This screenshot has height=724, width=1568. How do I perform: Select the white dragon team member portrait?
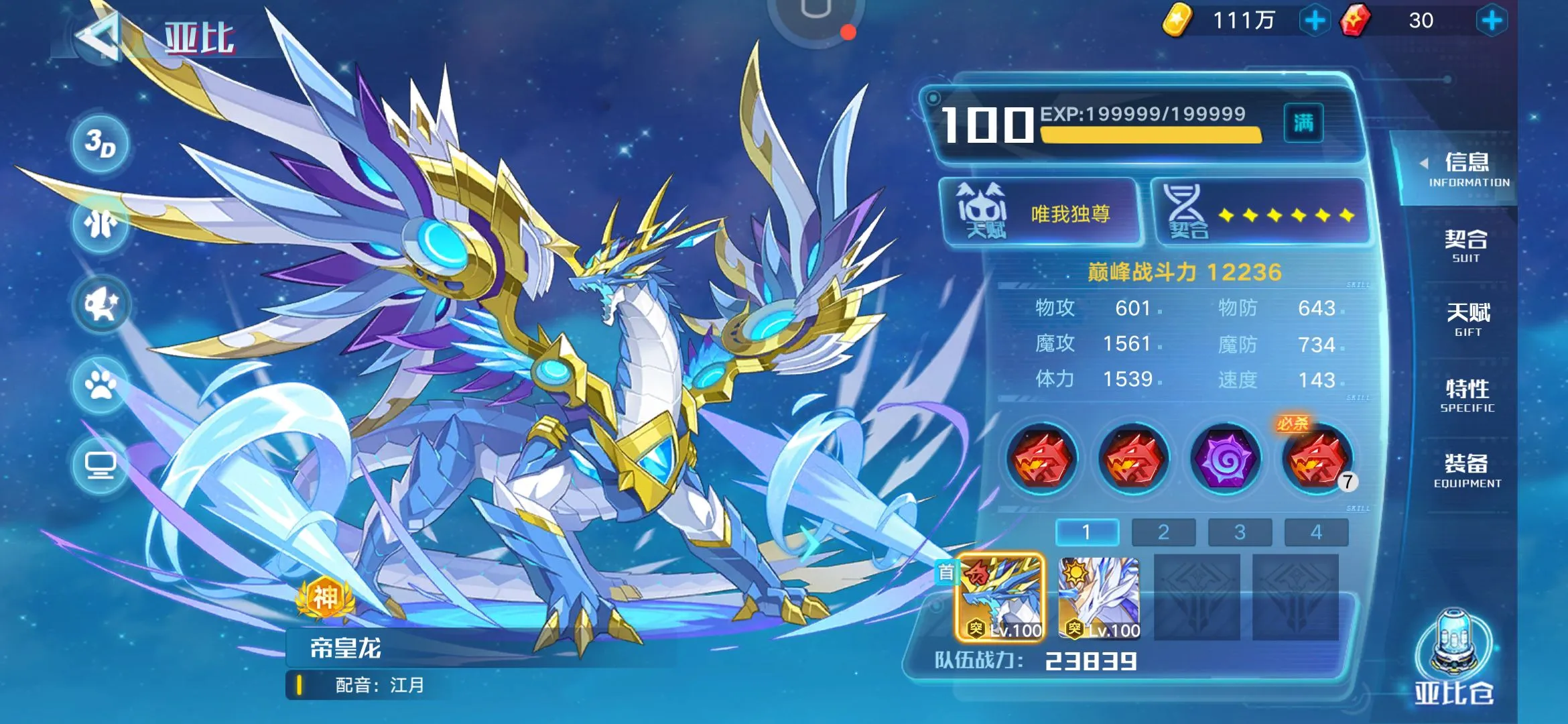click(x=1099, y=597)
